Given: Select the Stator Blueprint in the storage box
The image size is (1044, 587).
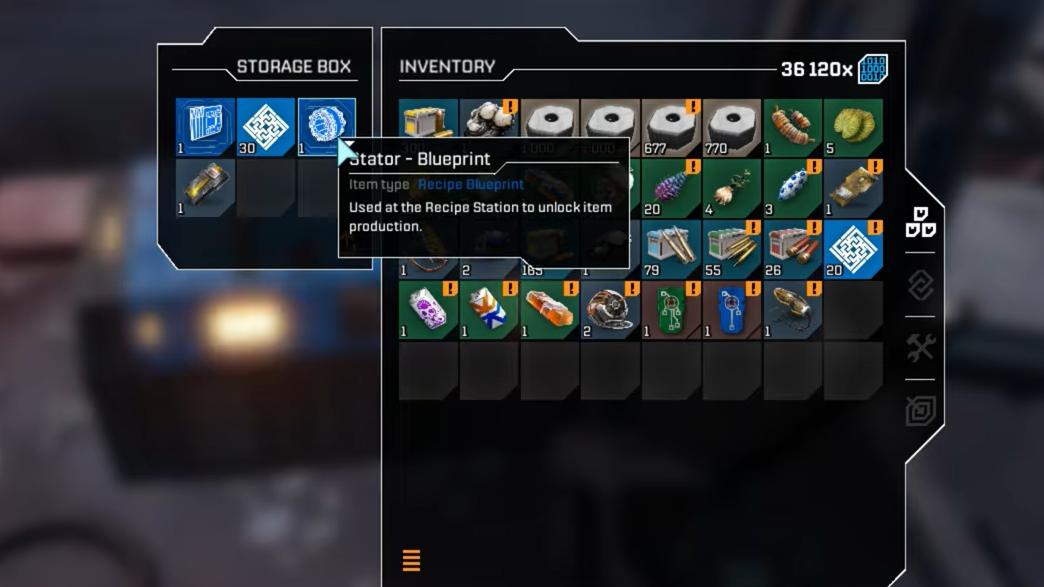Looking at the screenshot, I should click(326, 127).
